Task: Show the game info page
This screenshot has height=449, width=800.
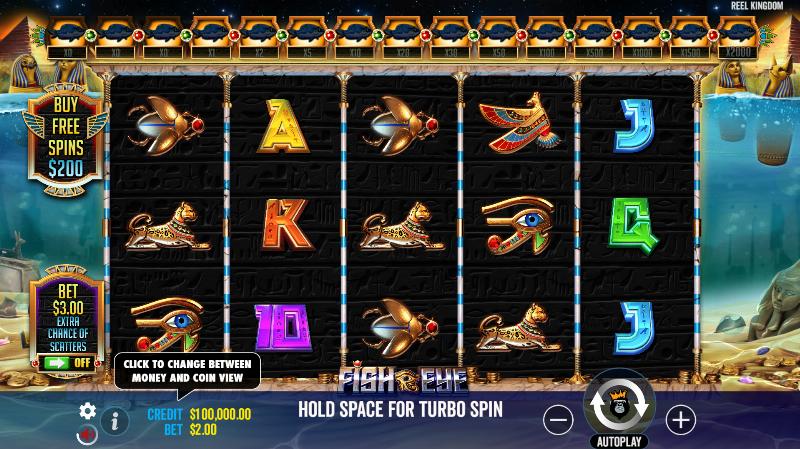Action: (x=115, y=421)
